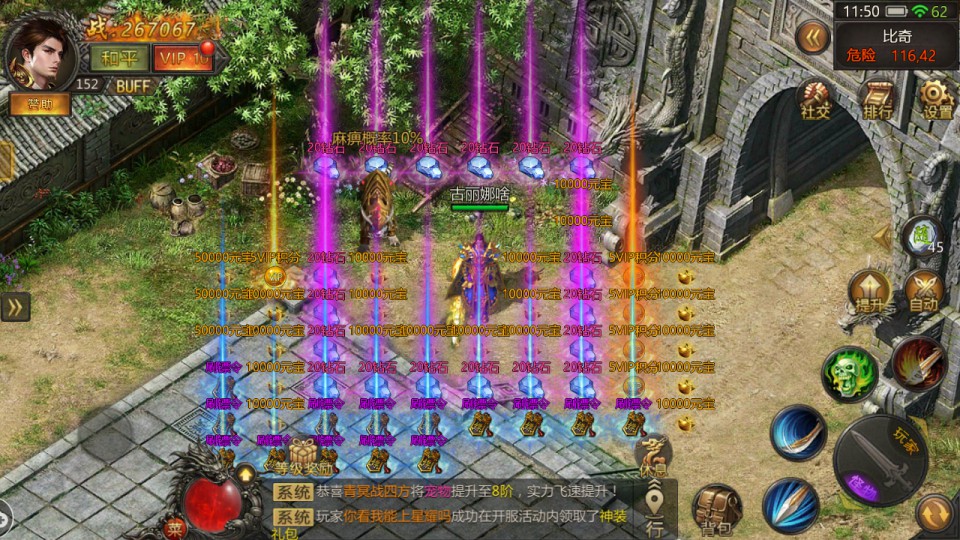Claim the 等级奖励 level reward gift box
The width and height of the screenshot is (960, 540).
click(303, 456)
